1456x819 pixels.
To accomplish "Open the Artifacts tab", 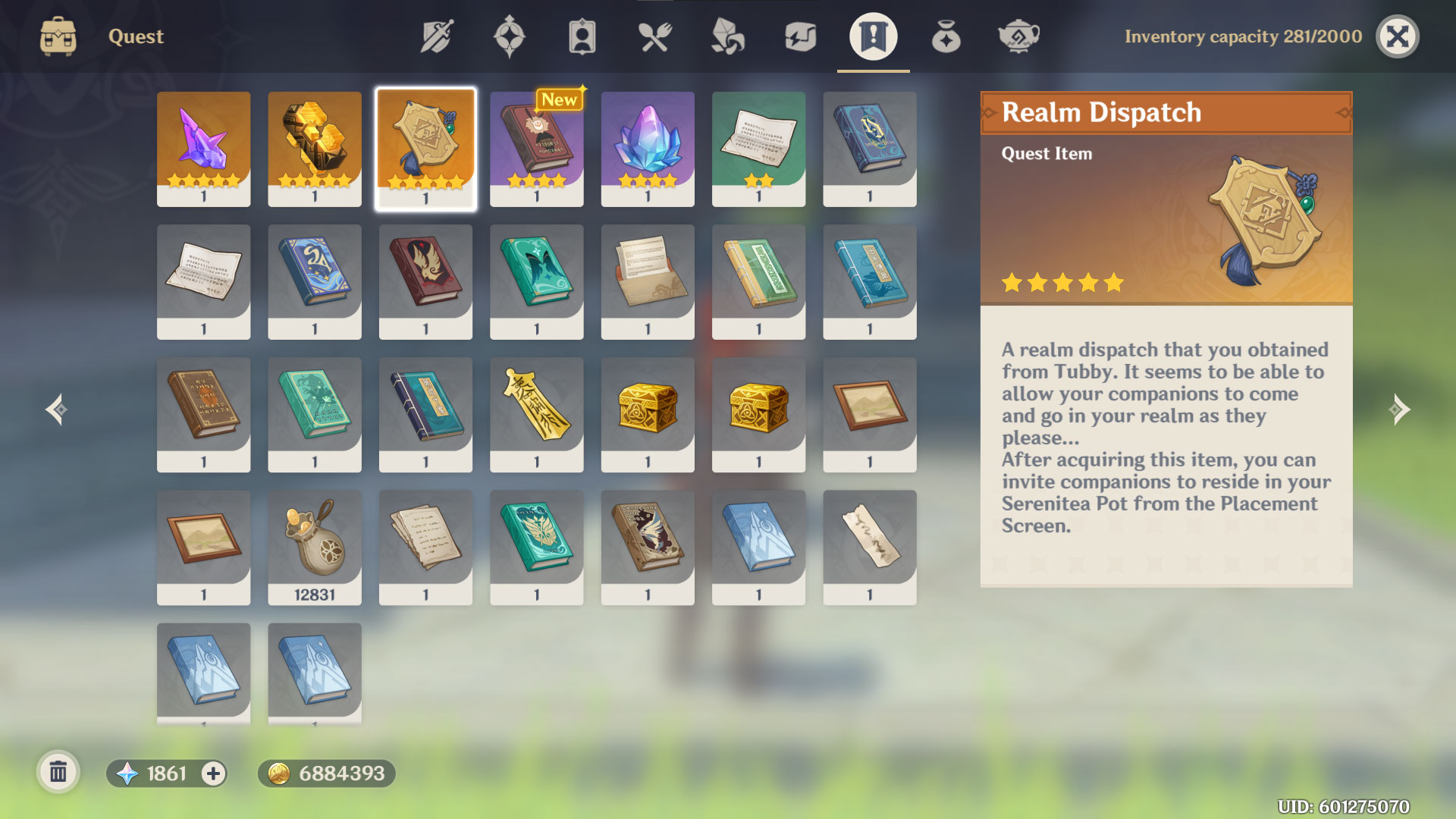I will click(509, 36).
